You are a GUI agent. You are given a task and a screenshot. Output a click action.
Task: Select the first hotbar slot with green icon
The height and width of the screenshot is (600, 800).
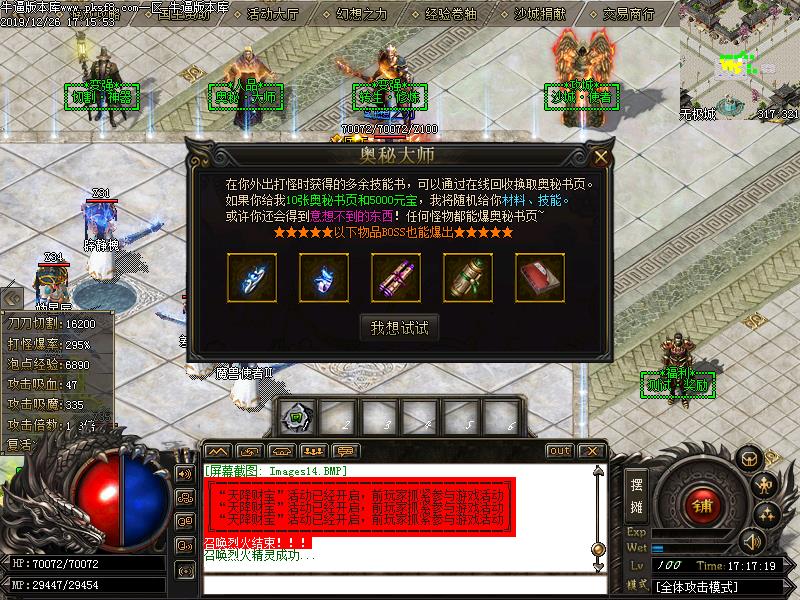click(x=295, y=416)
